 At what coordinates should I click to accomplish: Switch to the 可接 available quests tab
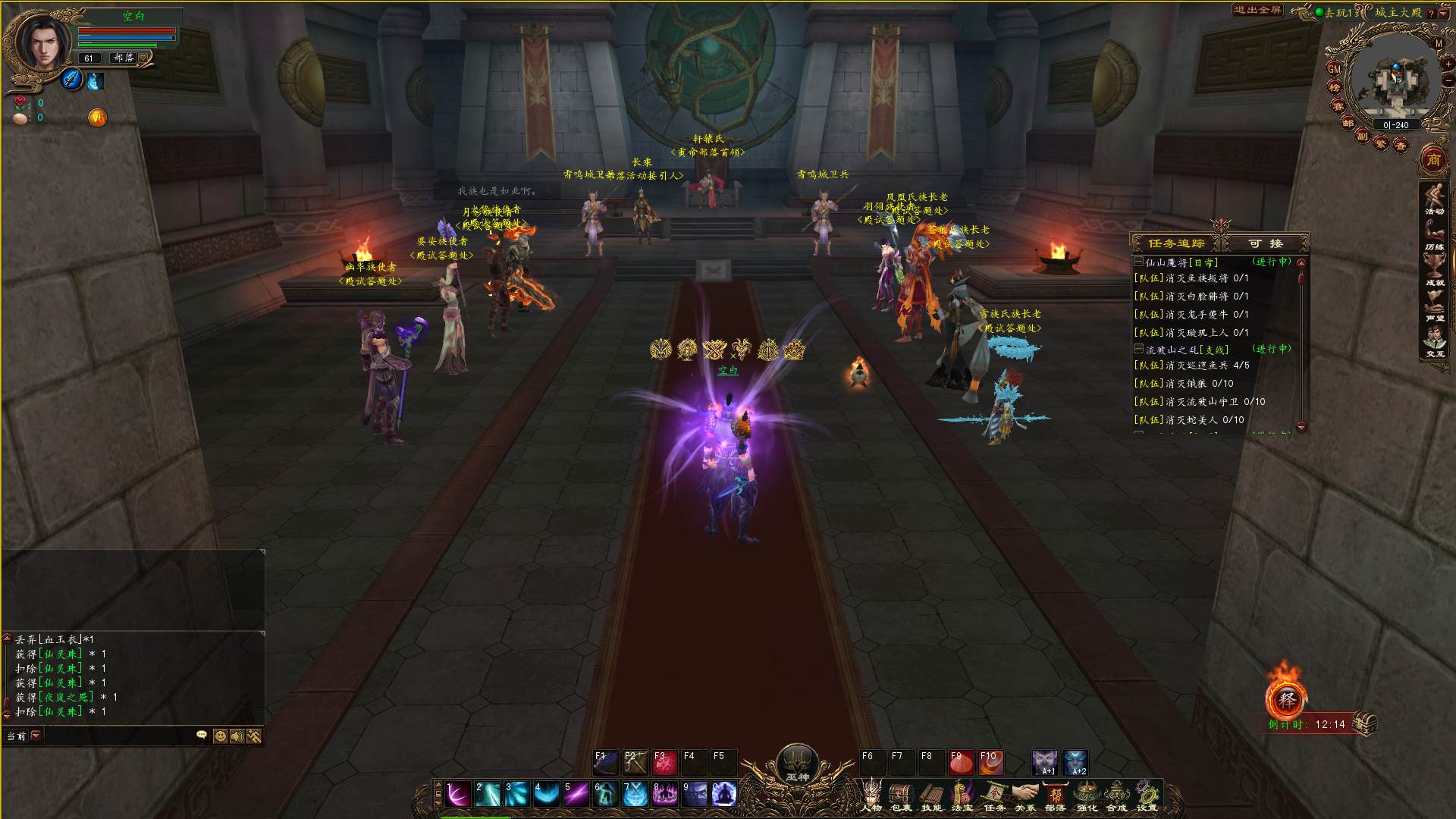(1266, 243)
